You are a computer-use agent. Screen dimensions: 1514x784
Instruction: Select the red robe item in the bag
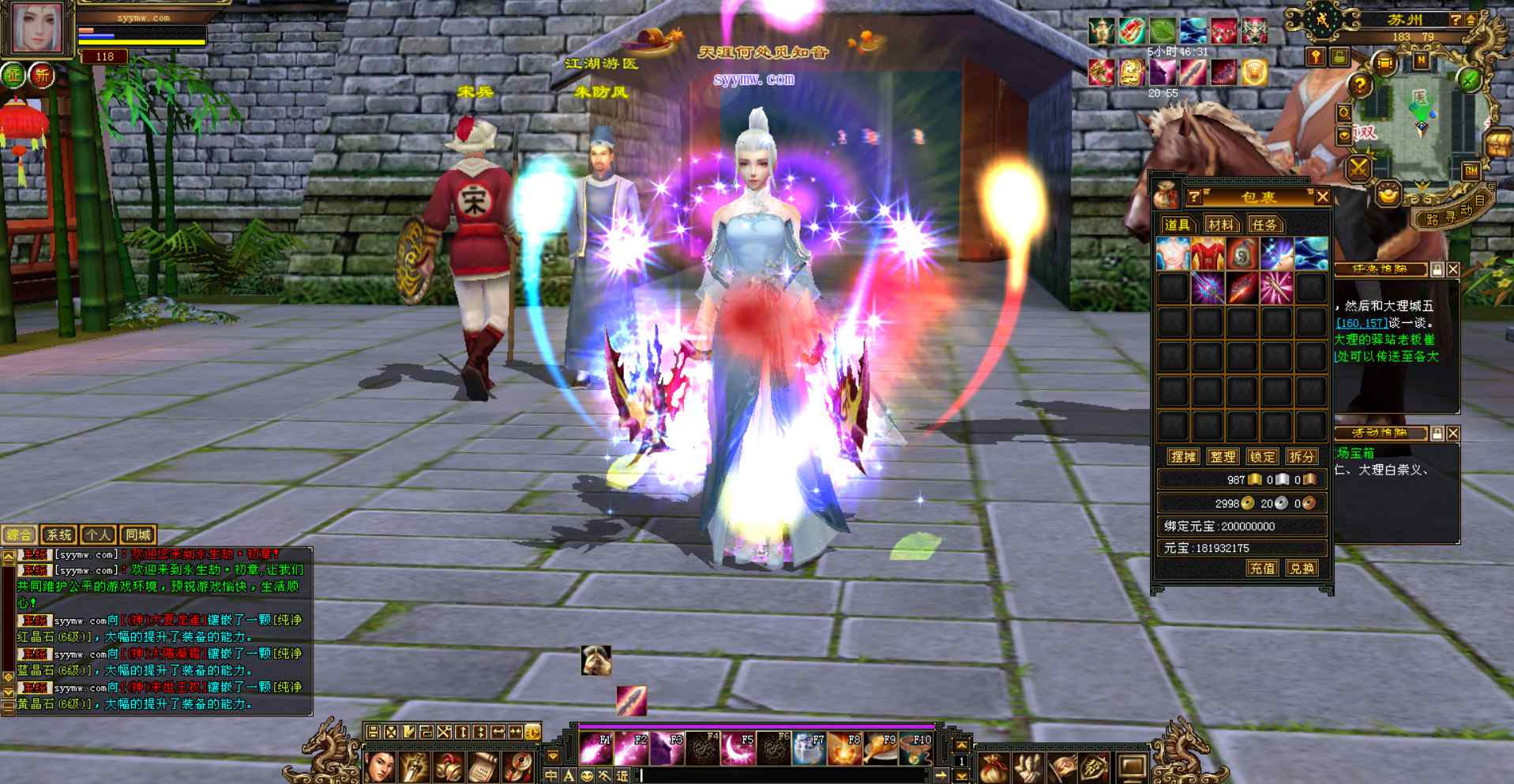(x=1208, y=254)
